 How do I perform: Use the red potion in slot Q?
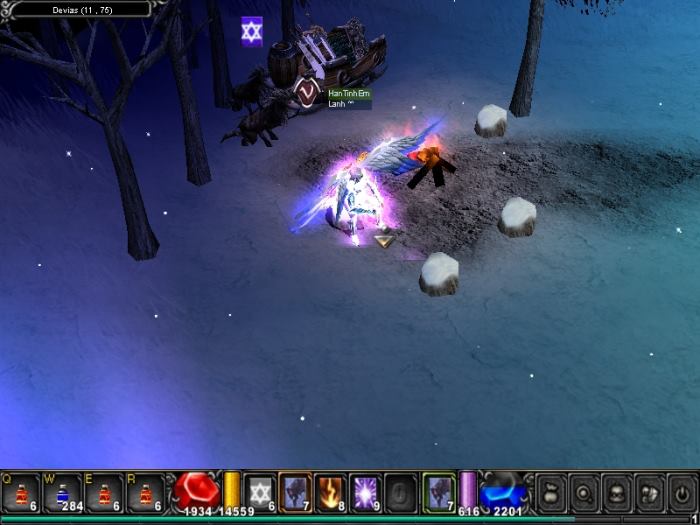pyautogui.click(x=21, y=492)
